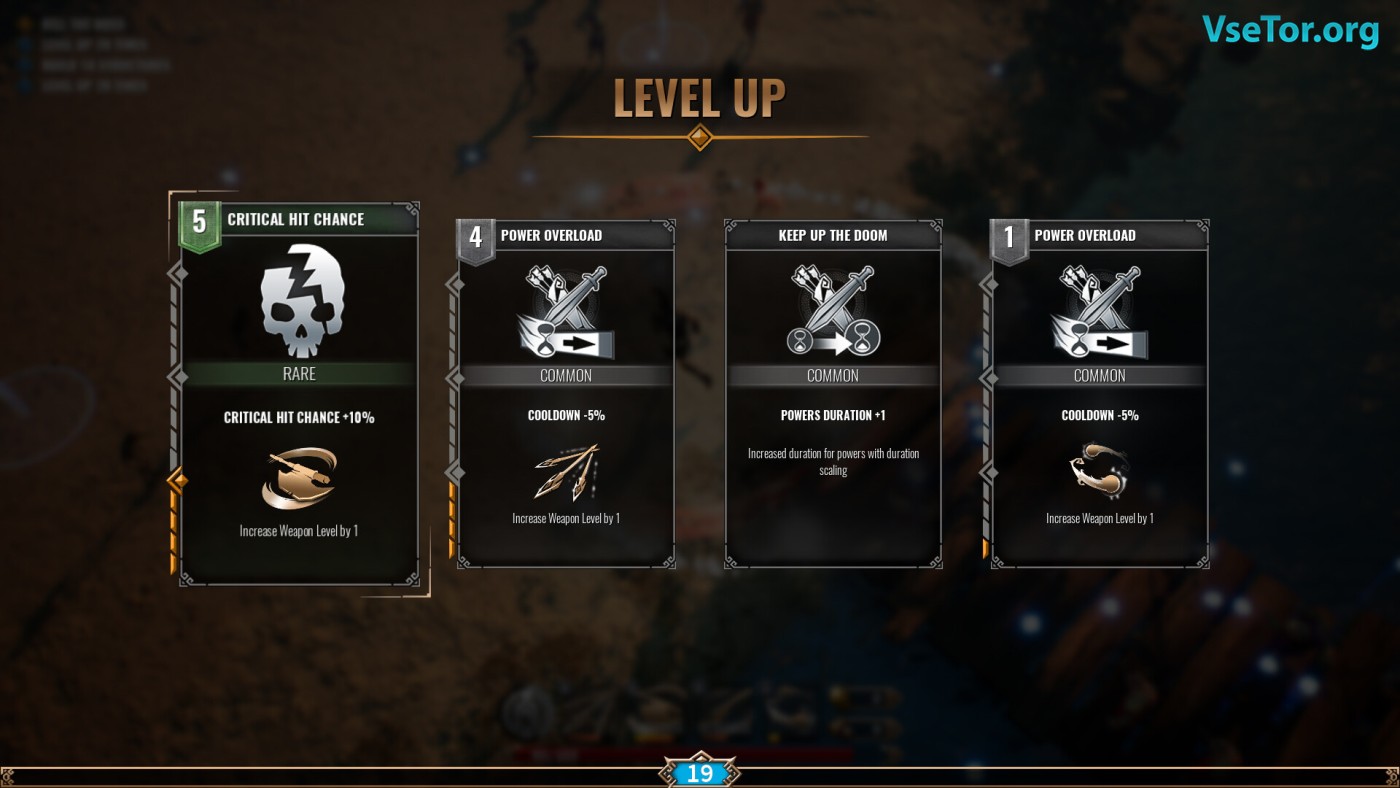Pick the Keep Up The Doom card

(833, 394)
